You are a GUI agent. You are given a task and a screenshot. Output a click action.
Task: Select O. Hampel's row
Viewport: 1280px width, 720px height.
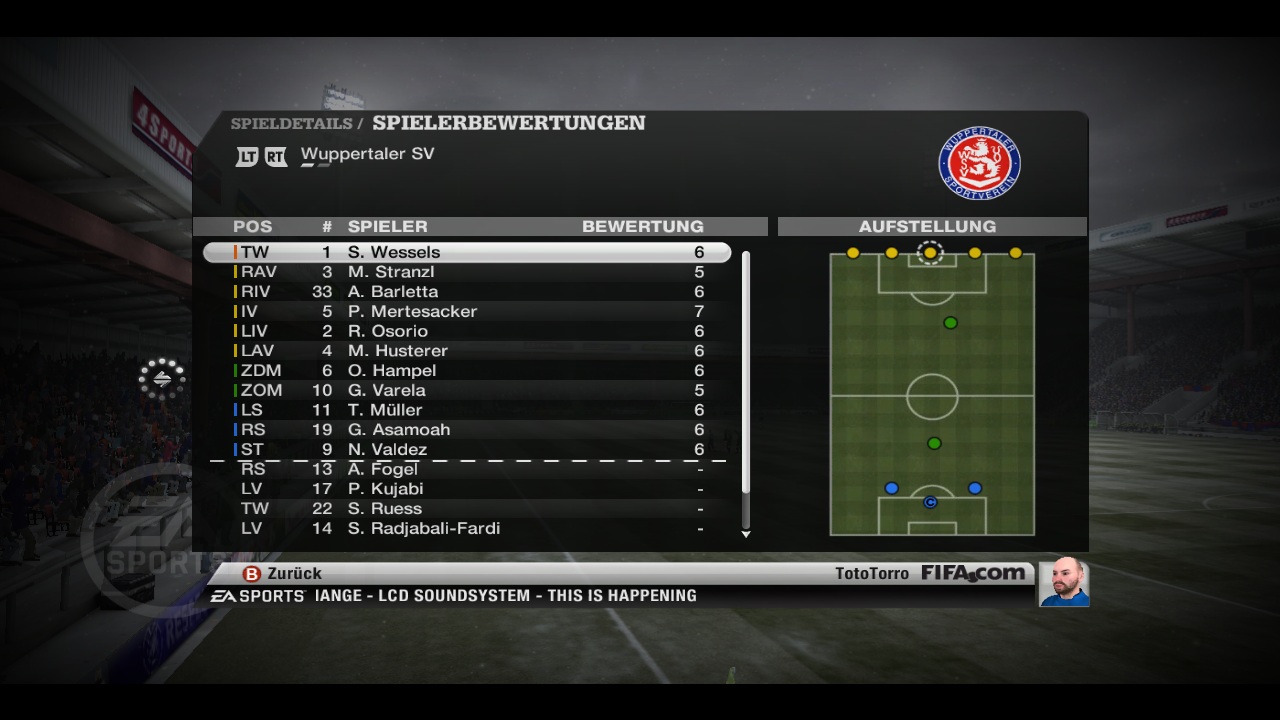(x=467, y=370)
